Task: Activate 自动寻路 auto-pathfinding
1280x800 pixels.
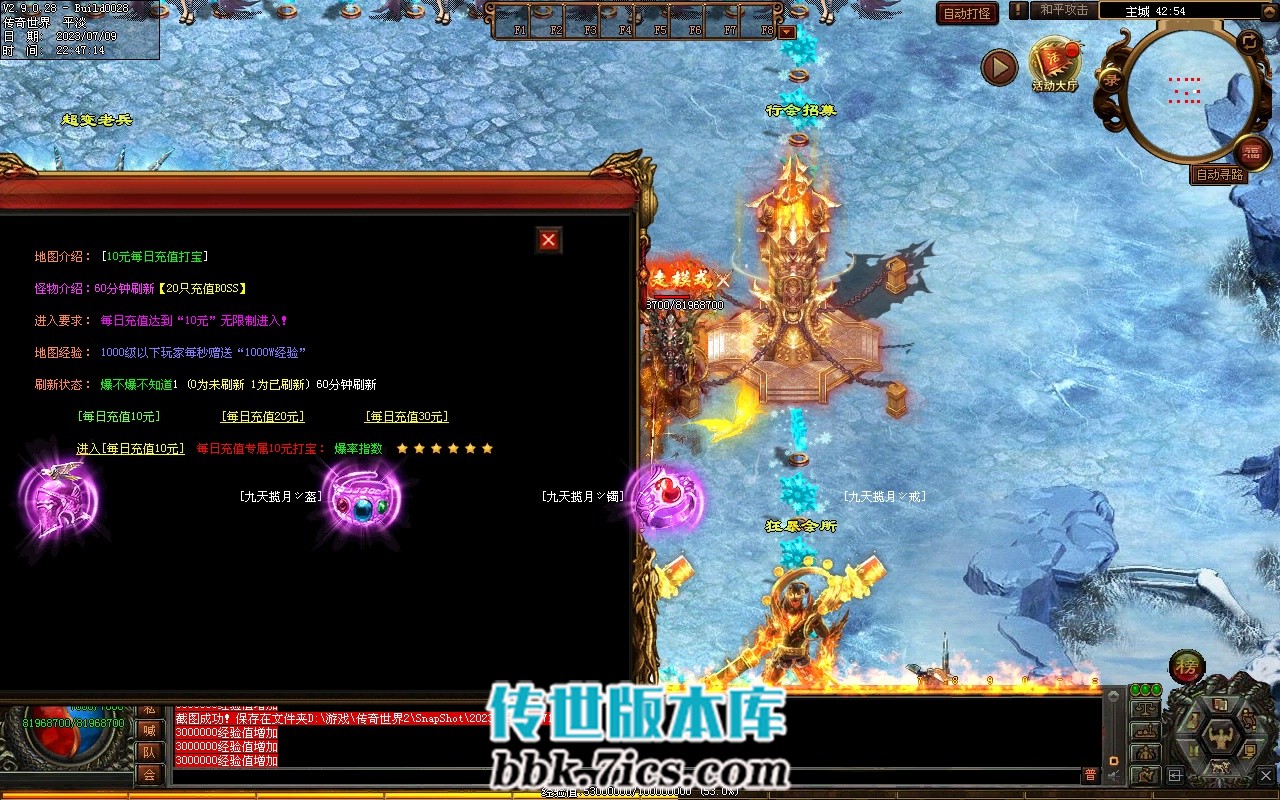Action: [1220, 175]
